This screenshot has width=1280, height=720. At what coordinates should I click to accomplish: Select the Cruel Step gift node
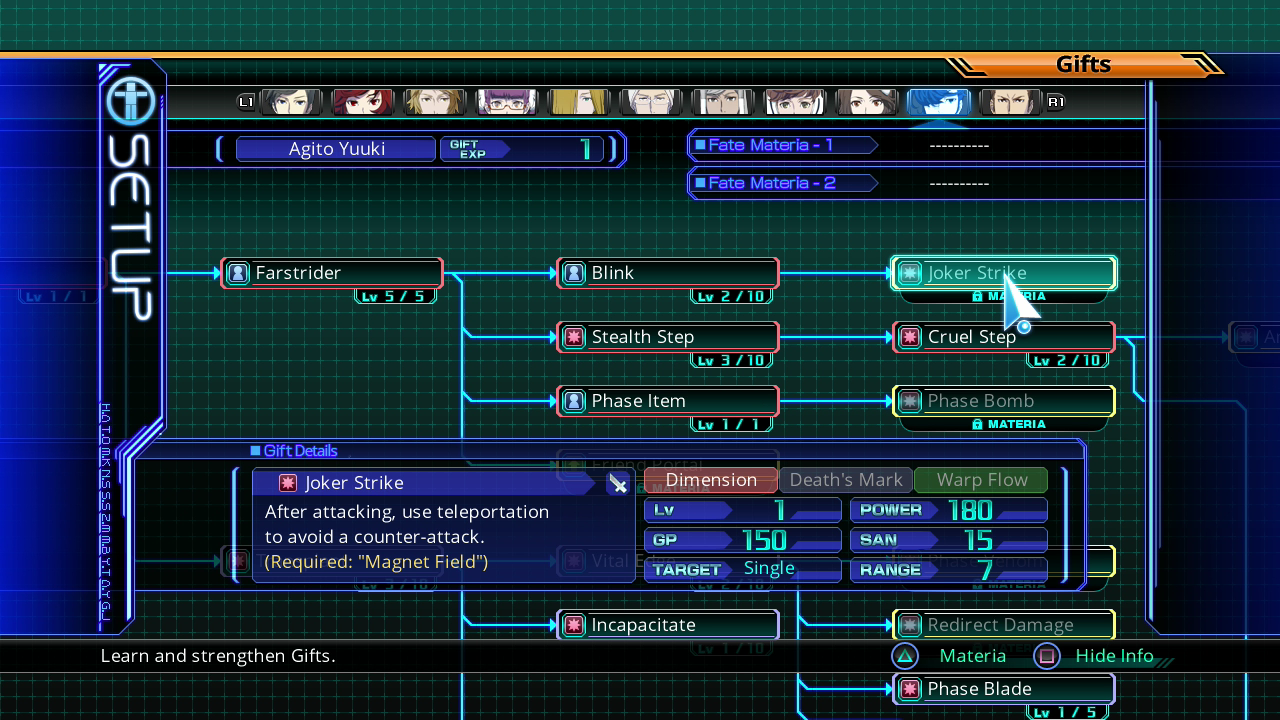1003,337
